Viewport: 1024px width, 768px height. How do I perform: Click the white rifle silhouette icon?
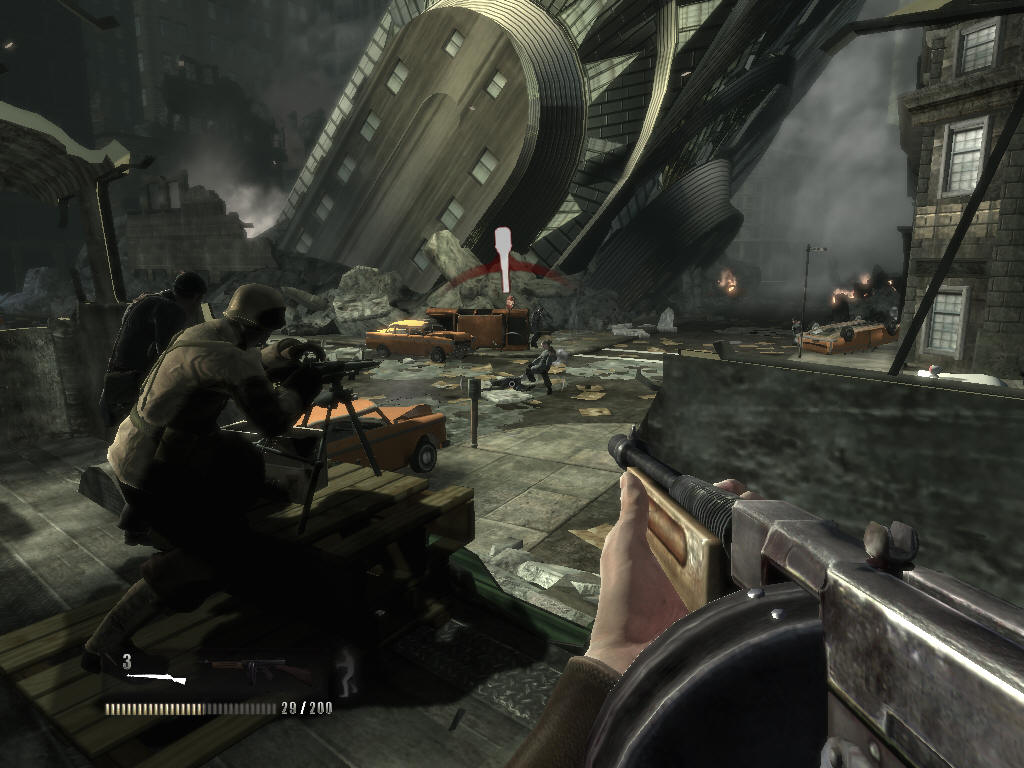[159, 679]
